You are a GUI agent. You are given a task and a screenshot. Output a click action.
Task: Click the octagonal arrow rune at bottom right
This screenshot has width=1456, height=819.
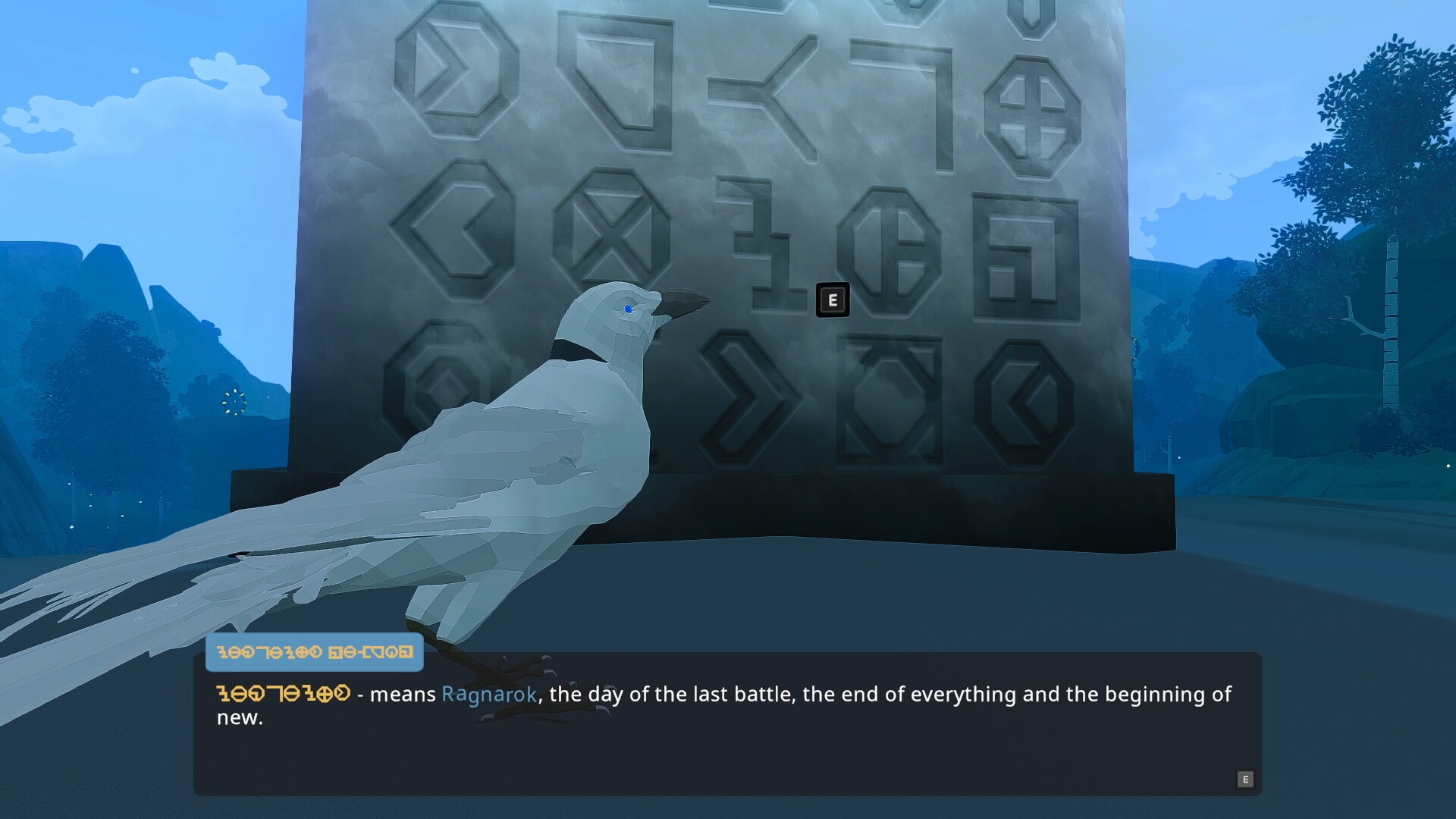(1024, 402)
